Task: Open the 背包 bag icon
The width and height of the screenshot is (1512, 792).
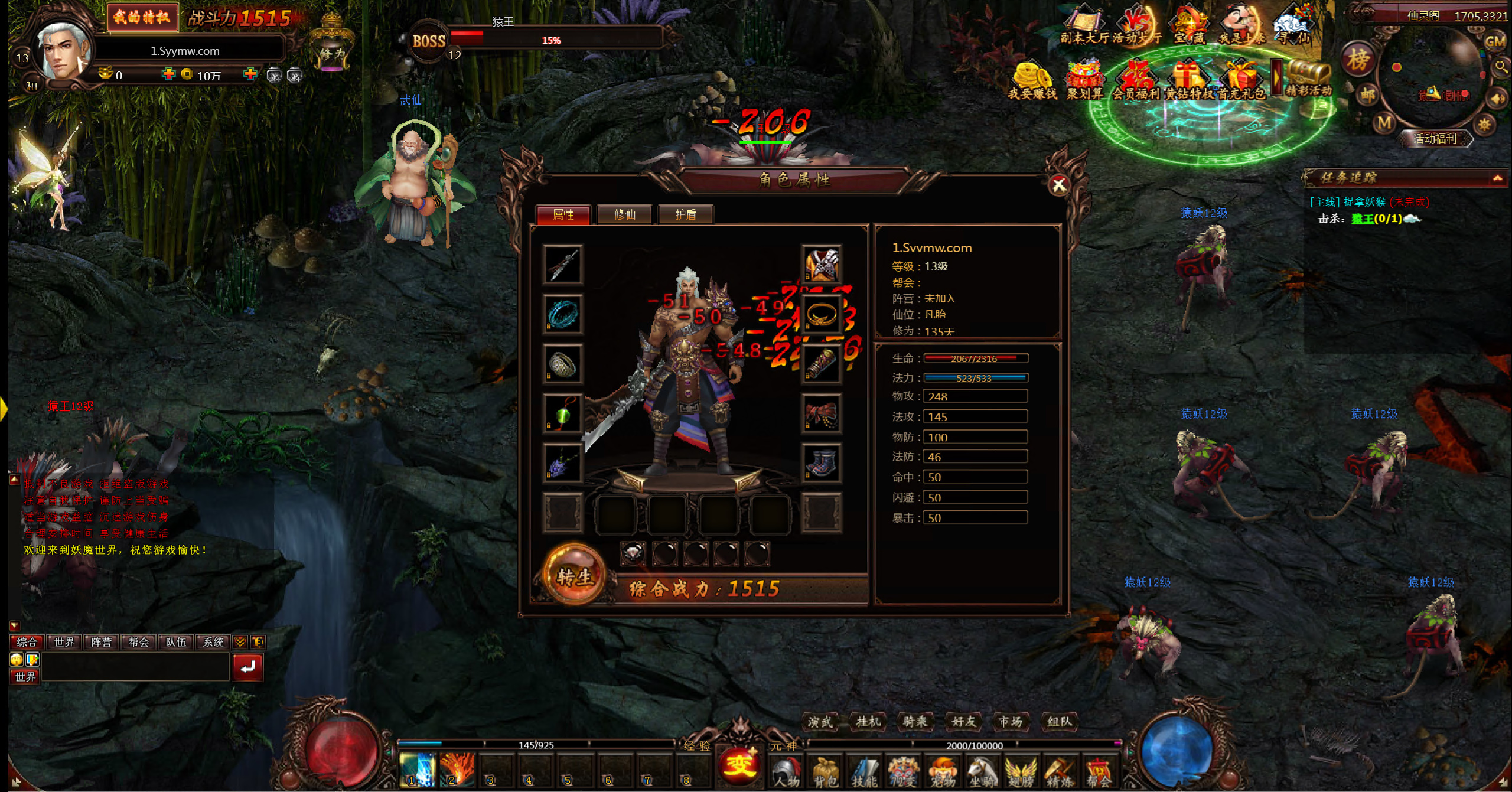Action: point(825,772)
